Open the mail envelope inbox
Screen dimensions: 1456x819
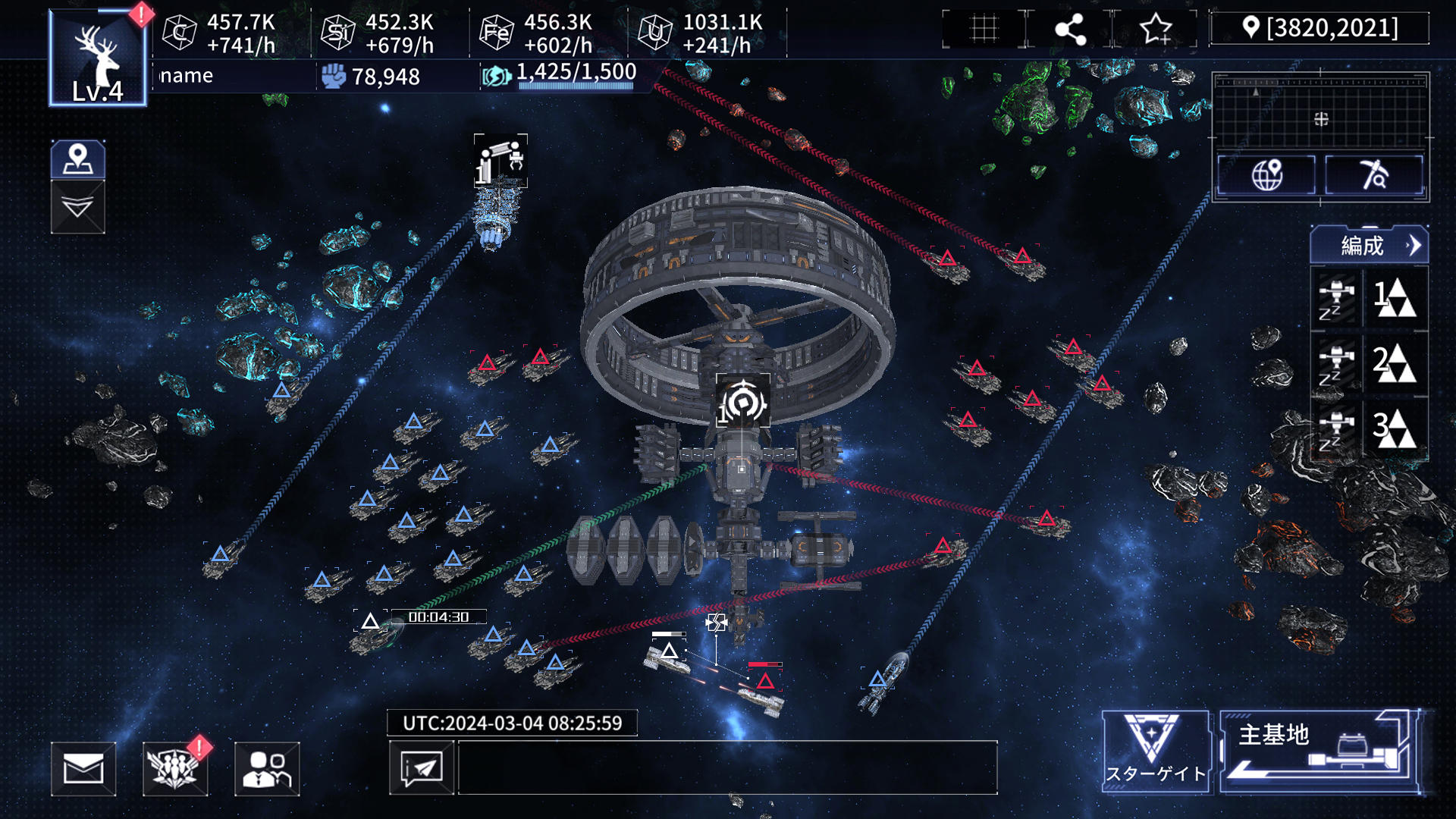[x=83, y=769]
